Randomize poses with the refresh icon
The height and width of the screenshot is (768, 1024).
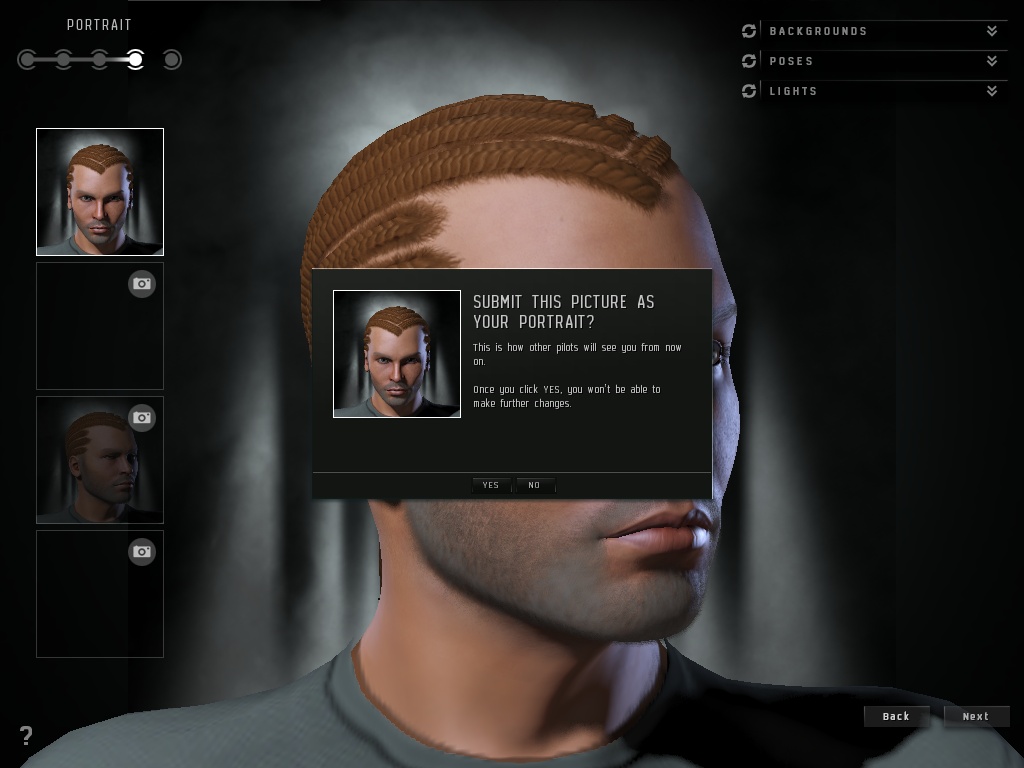click(749, 61)
